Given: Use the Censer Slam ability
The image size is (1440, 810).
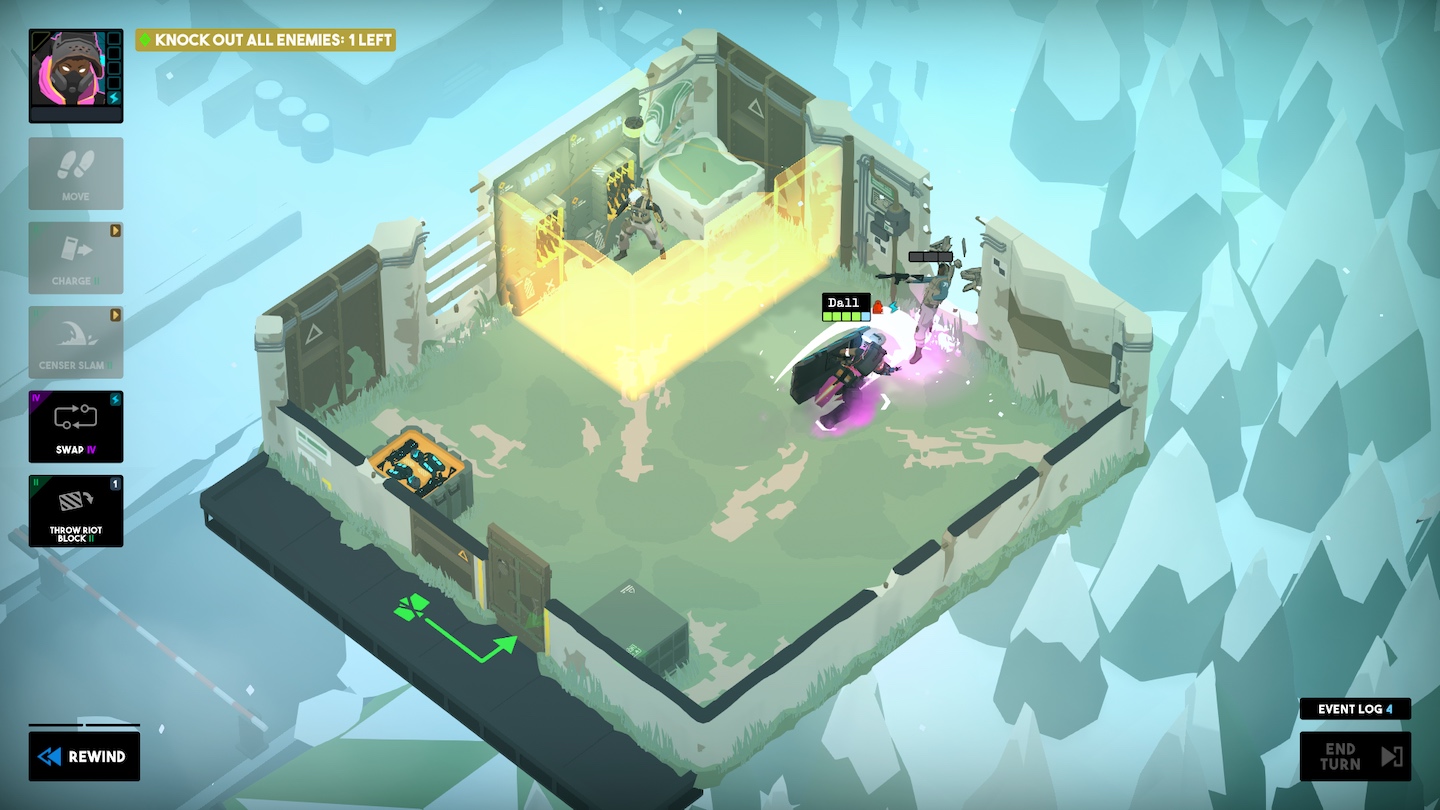Looking at the screenshot, I should coord(76,342).
